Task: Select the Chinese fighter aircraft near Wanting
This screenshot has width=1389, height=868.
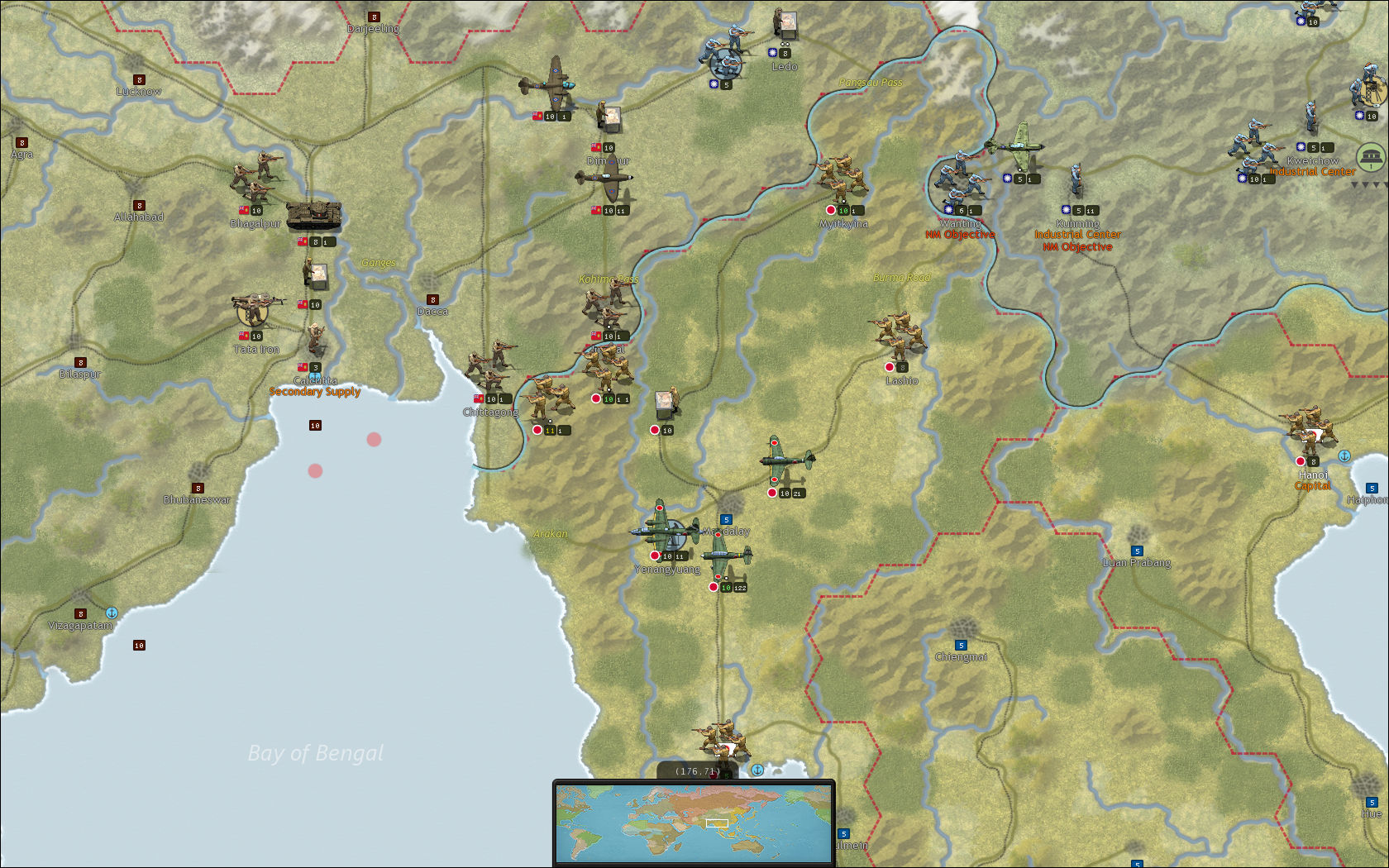Action: [x=1014, y=148]
